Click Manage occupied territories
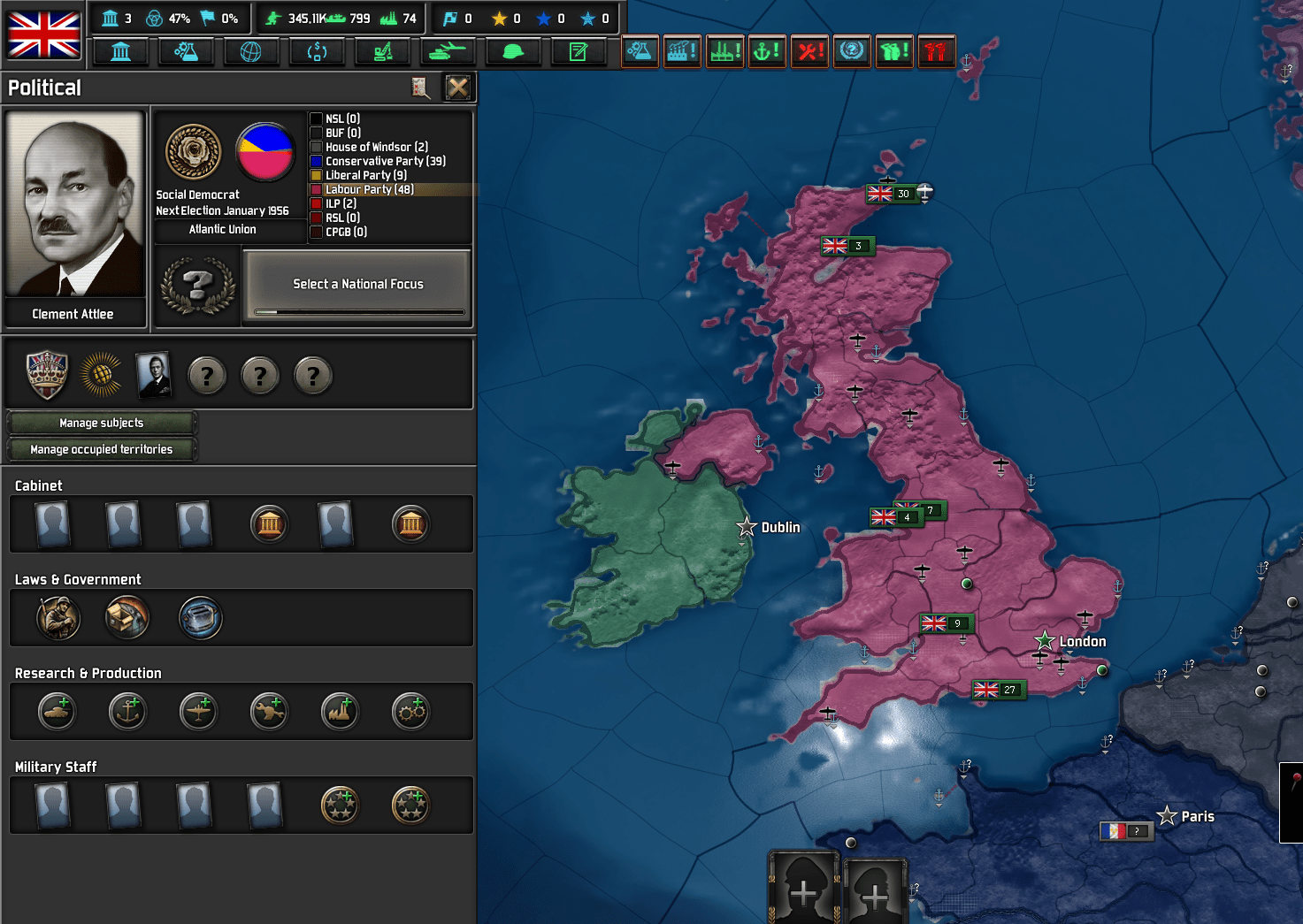1303x924 pixels. [101, 449]
